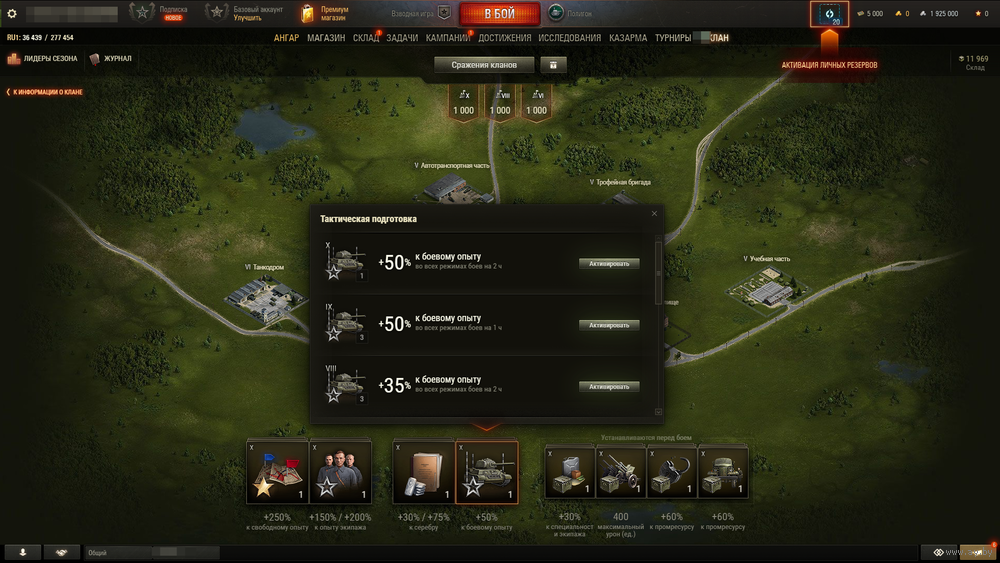Image resolution: width=1000 pixels, height=563 pixels.
Task: Switch to the МАГАЗИН tab
Action: [x=326, y=38]
